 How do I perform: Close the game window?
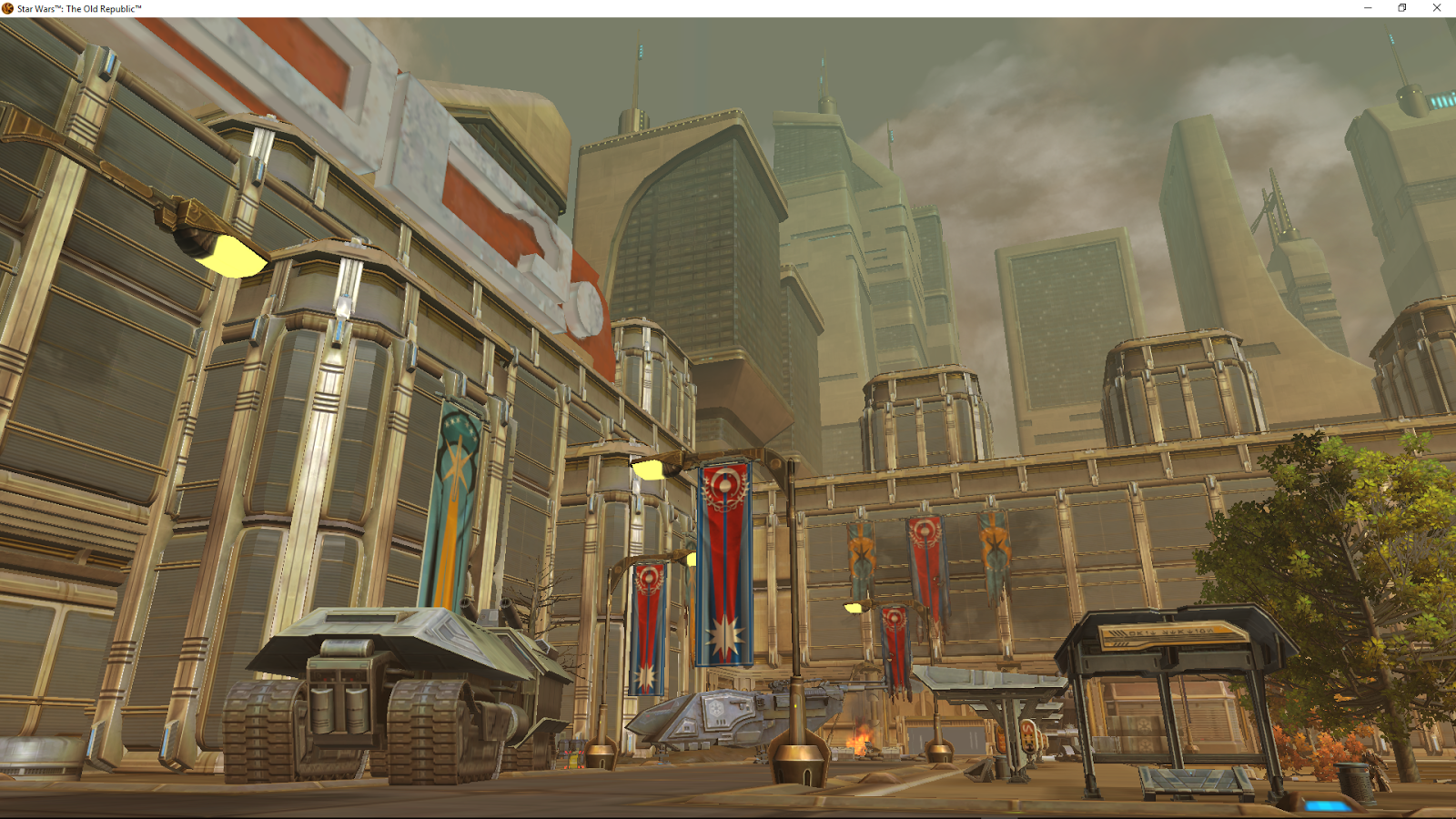point(1436,7)
